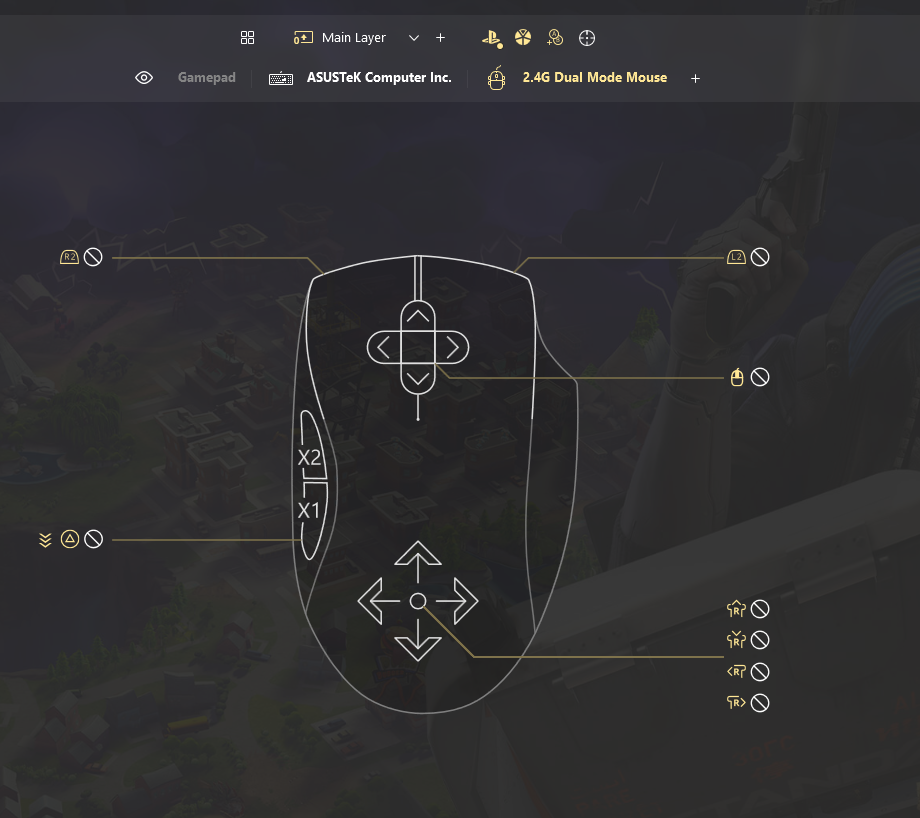
Task: Switch to the Gamepad tab
Action: pos(206,78)
